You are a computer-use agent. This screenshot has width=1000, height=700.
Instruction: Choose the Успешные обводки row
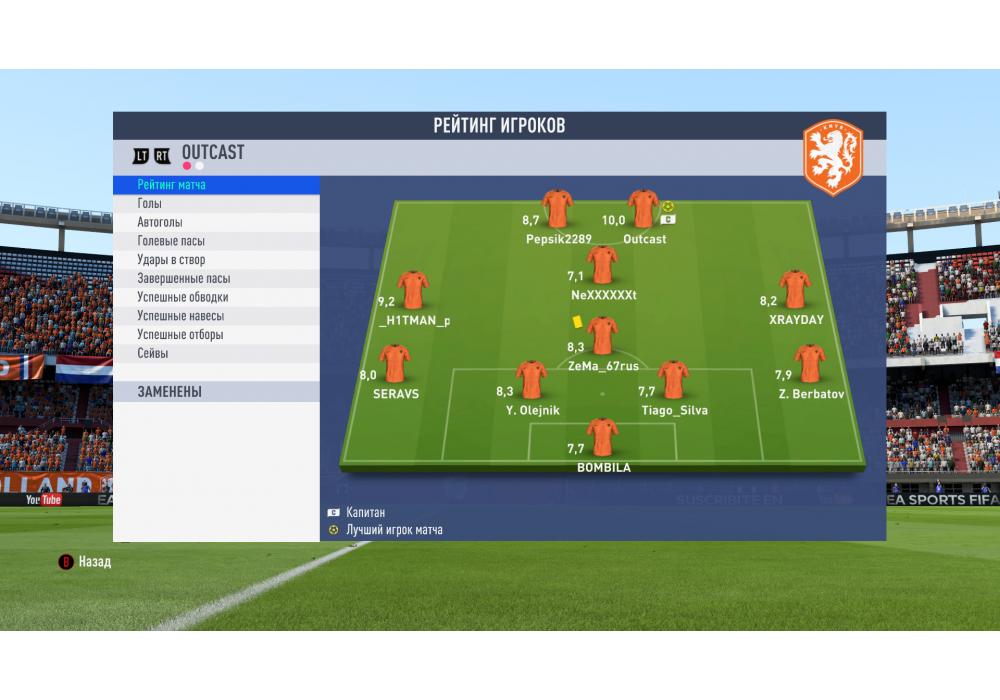[216, 297]
